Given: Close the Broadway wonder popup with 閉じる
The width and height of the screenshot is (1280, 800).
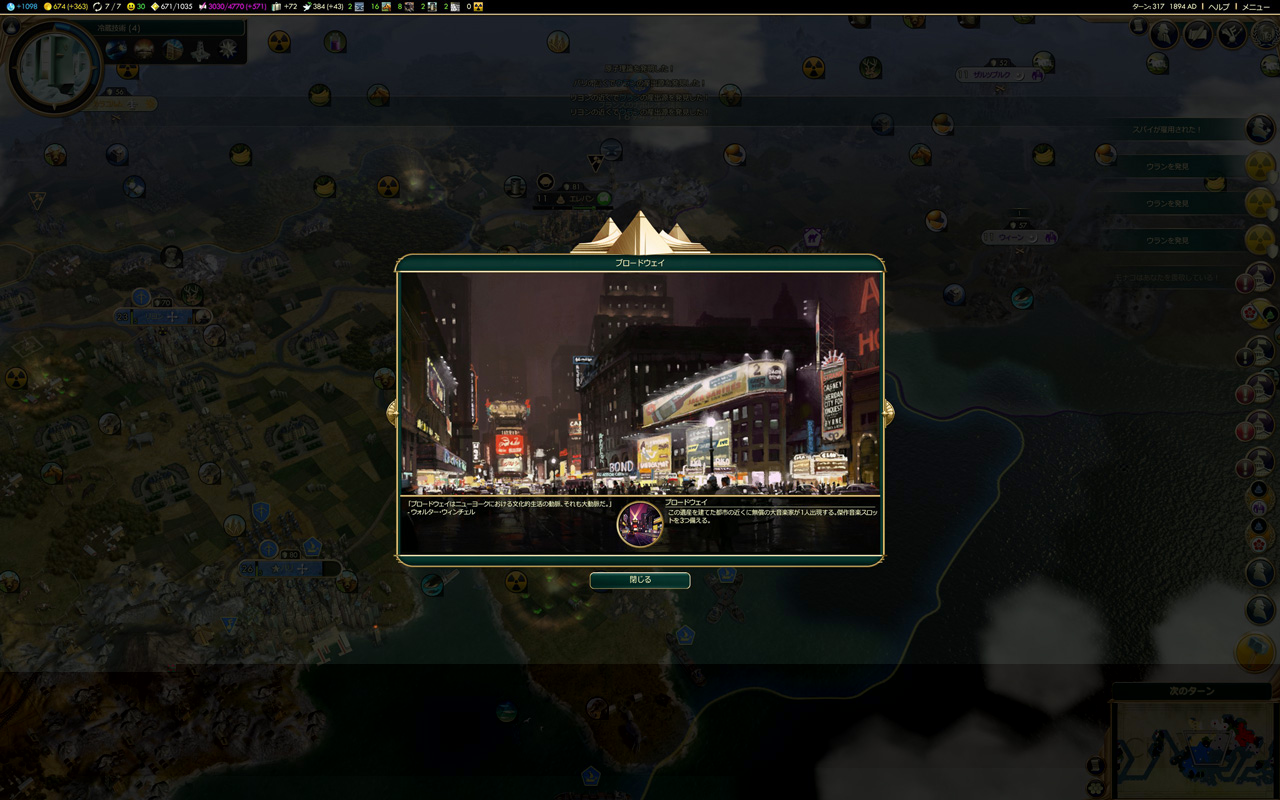Looking at the screenshot, I should tap(639, 580).
